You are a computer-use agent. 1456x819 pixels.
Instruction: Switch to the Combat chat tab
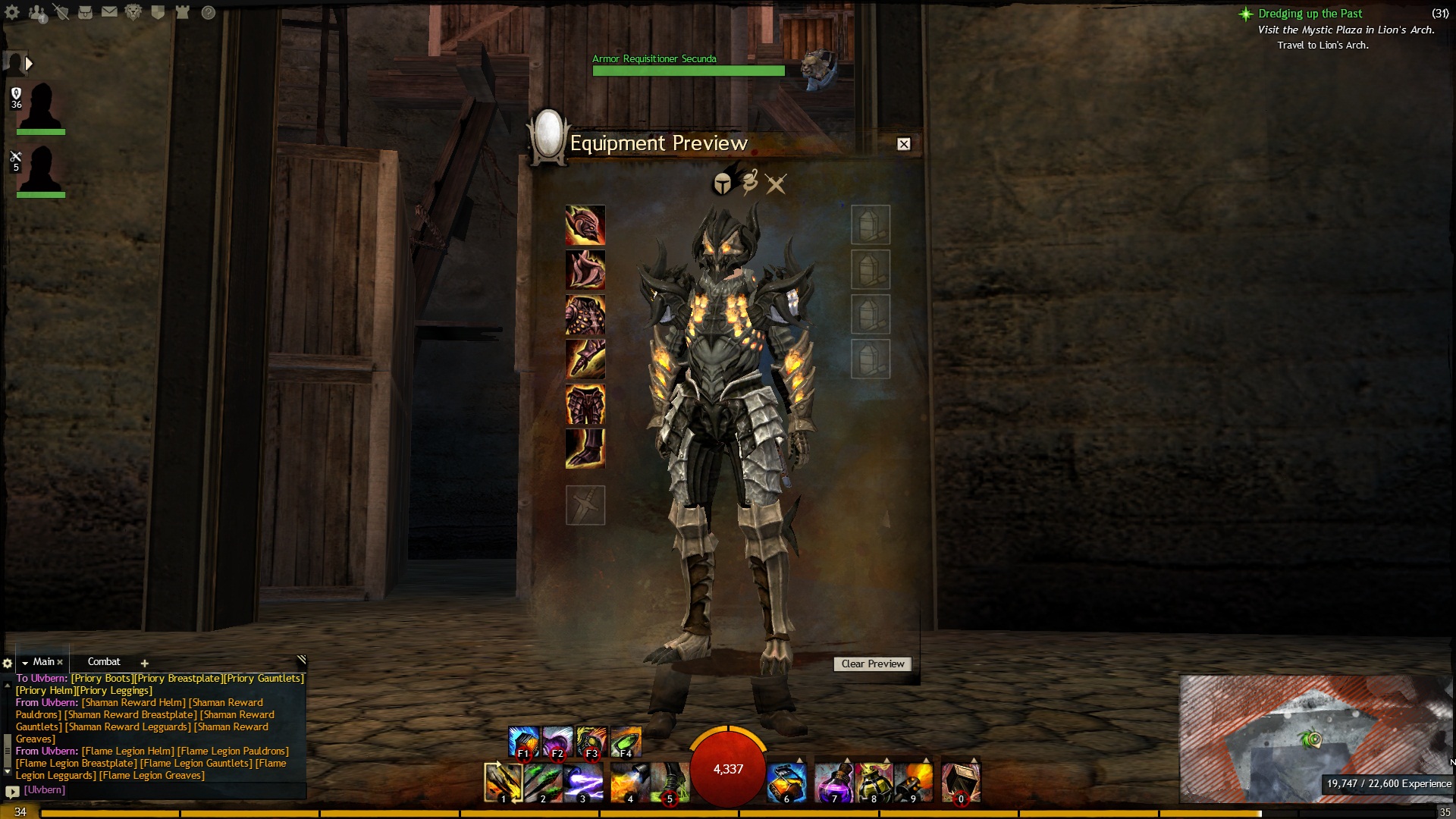coord(104,662)
